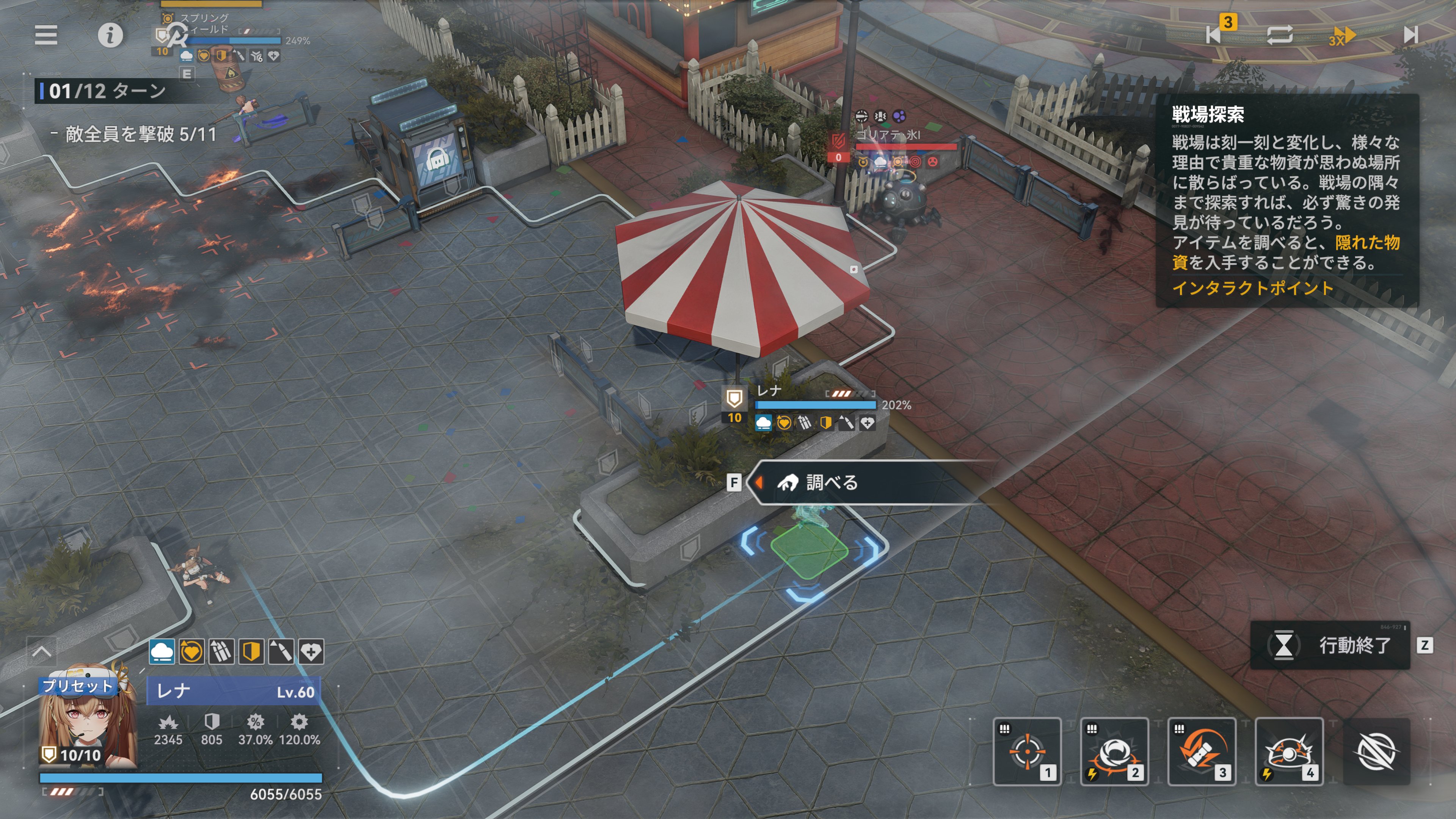
Task: Select the crosshair basic attack skill
Action: 1027,752
